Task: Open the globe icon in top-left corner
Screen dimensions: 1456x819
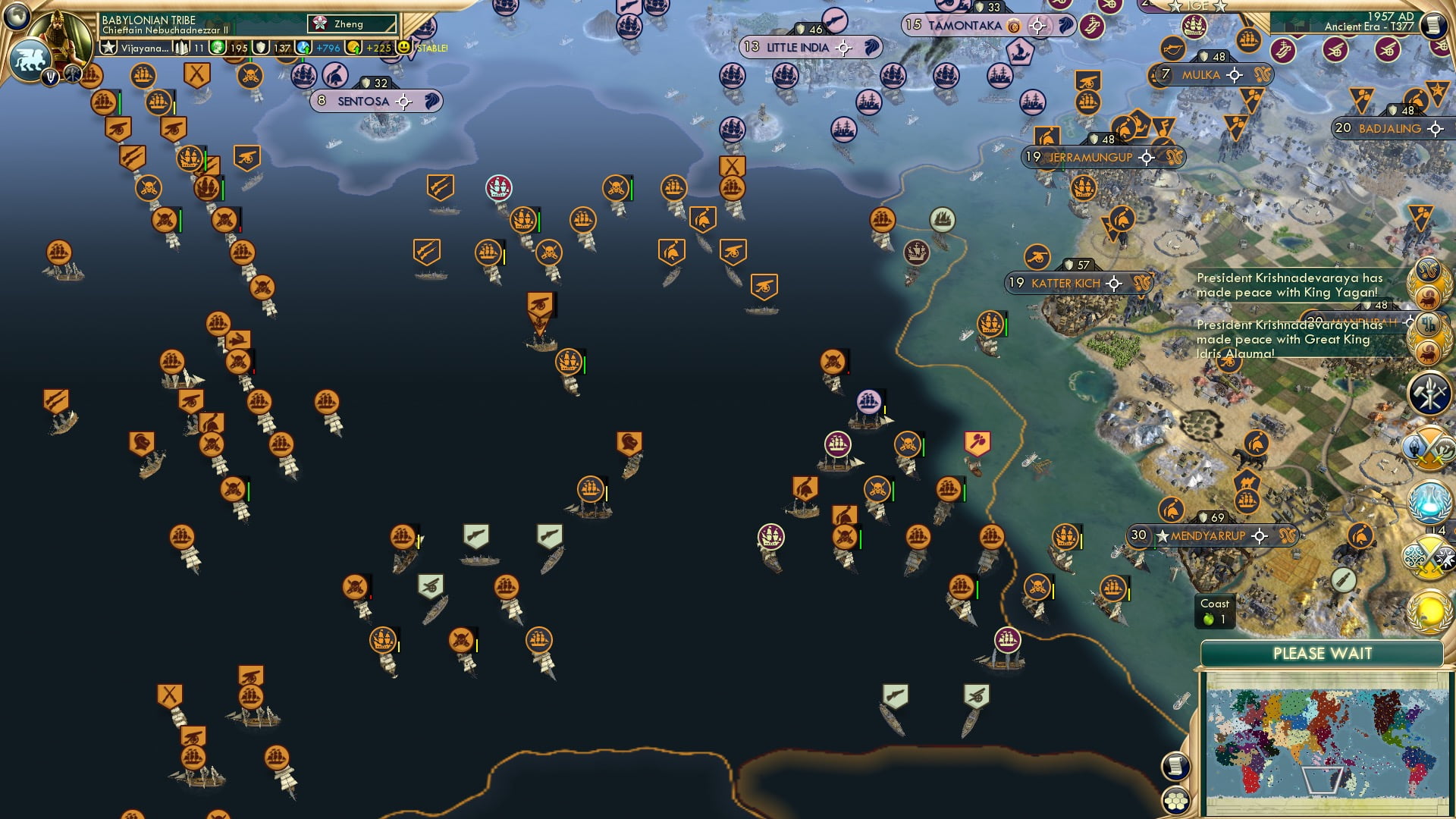Action: [x=17, y=15]
